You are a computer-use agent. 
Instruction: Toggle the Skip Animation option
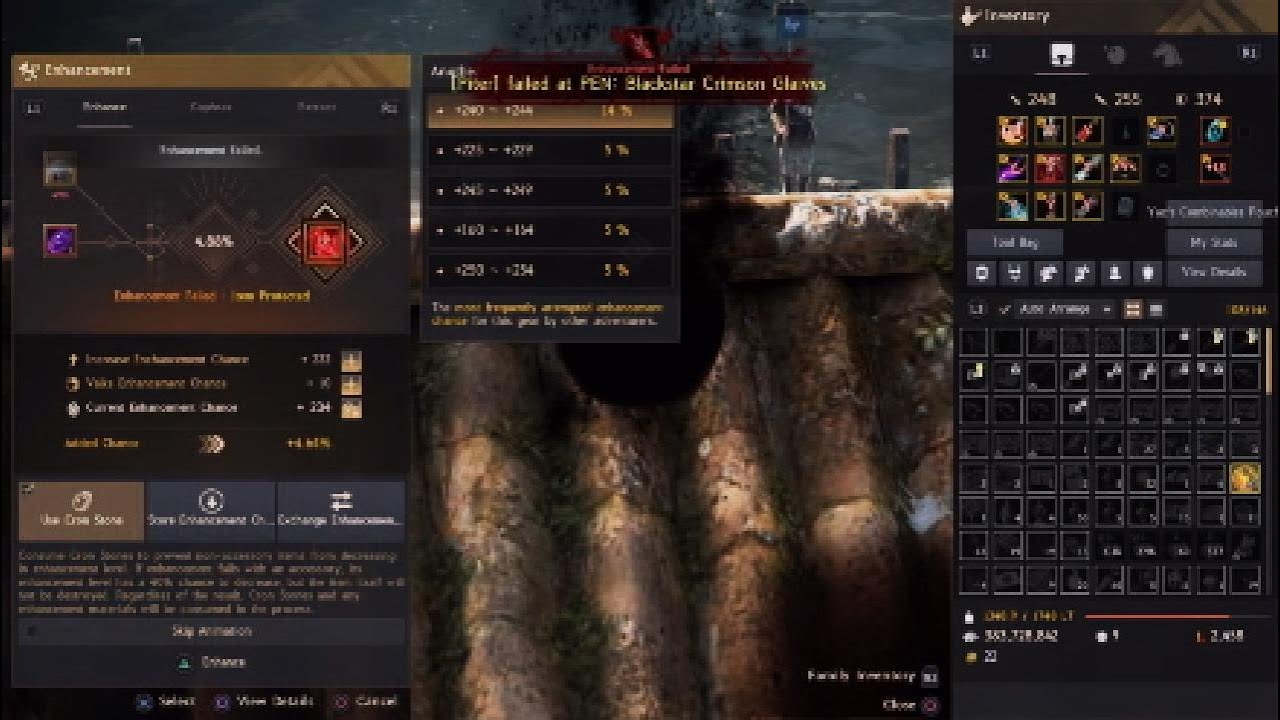211,631
